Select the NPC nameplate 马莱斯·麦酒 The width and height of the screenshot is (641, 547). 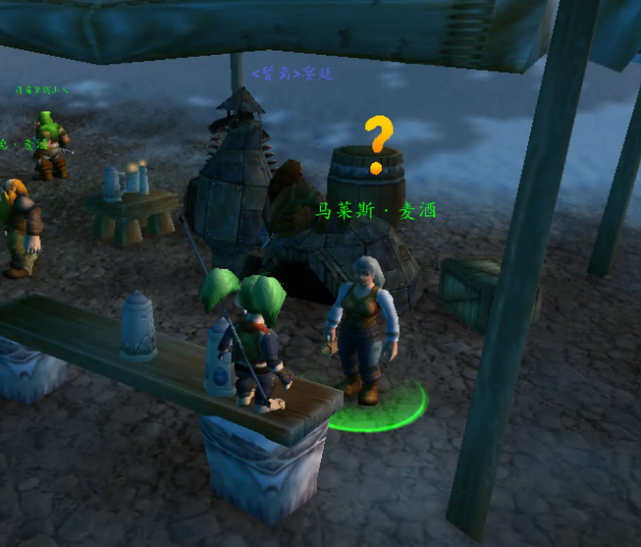tap(376, 212)
